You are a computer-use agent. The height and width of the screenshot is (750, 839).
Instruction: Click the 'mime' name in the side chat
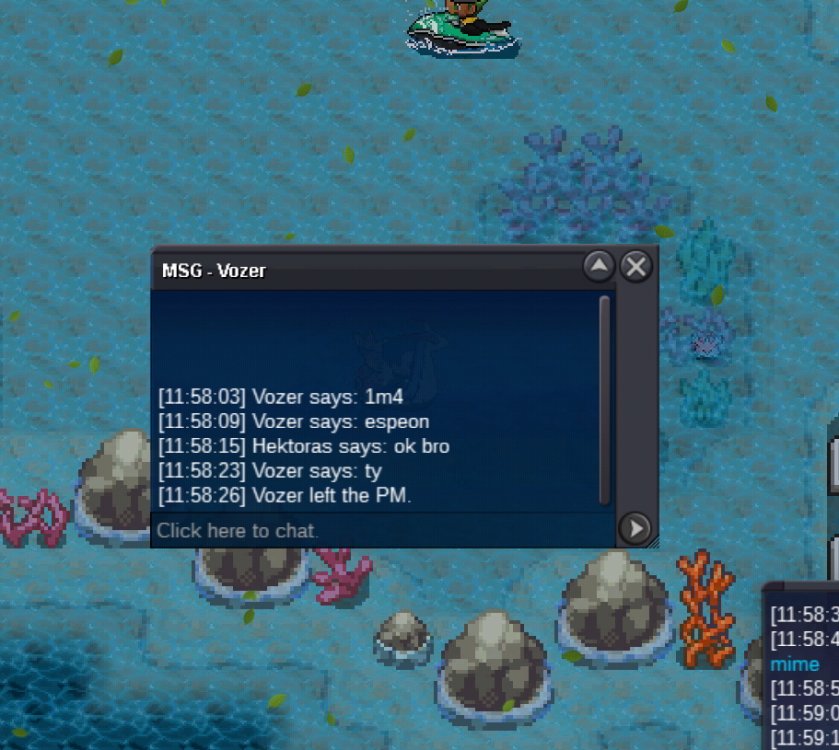point(795,664)
